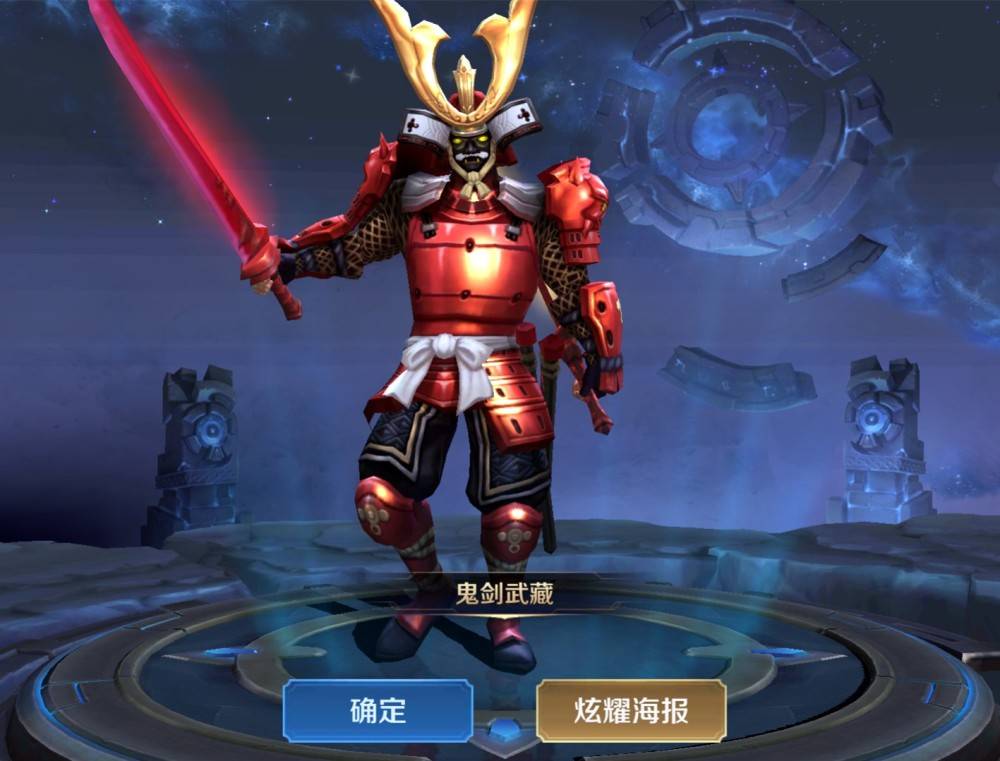Screen dimensions: 1000x761
Task: Confirm with the blue 确定 button
Action: pyautogui.click(x=377, y=711)
